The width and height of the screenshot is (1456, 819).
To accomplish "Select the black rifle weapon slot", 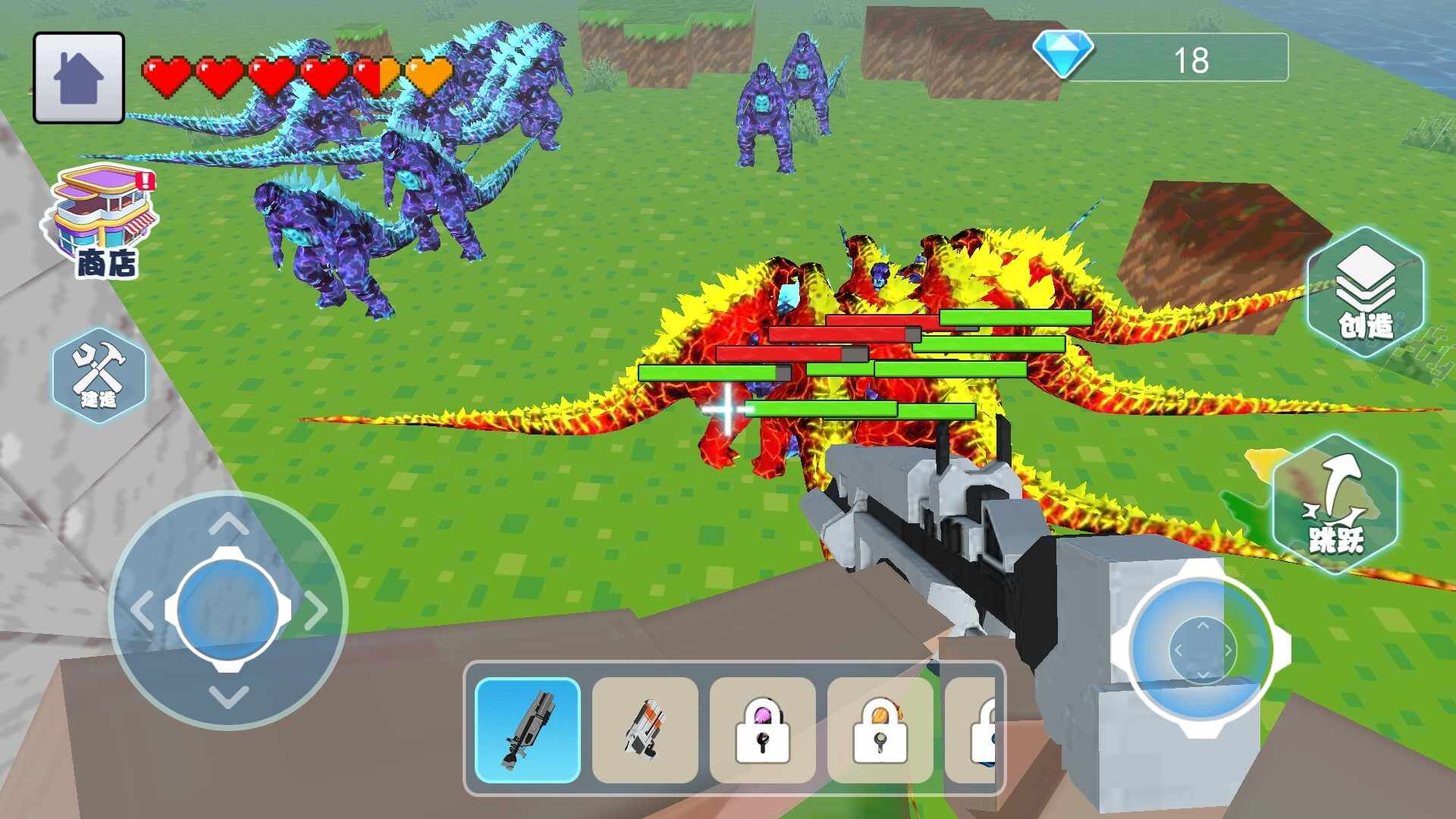I will (x=528, y=730).
